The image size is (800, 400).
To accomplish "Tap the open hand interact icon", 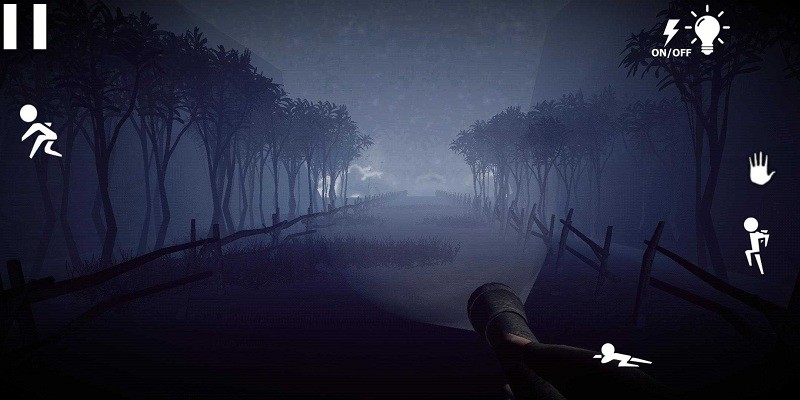I will [762, 168].
